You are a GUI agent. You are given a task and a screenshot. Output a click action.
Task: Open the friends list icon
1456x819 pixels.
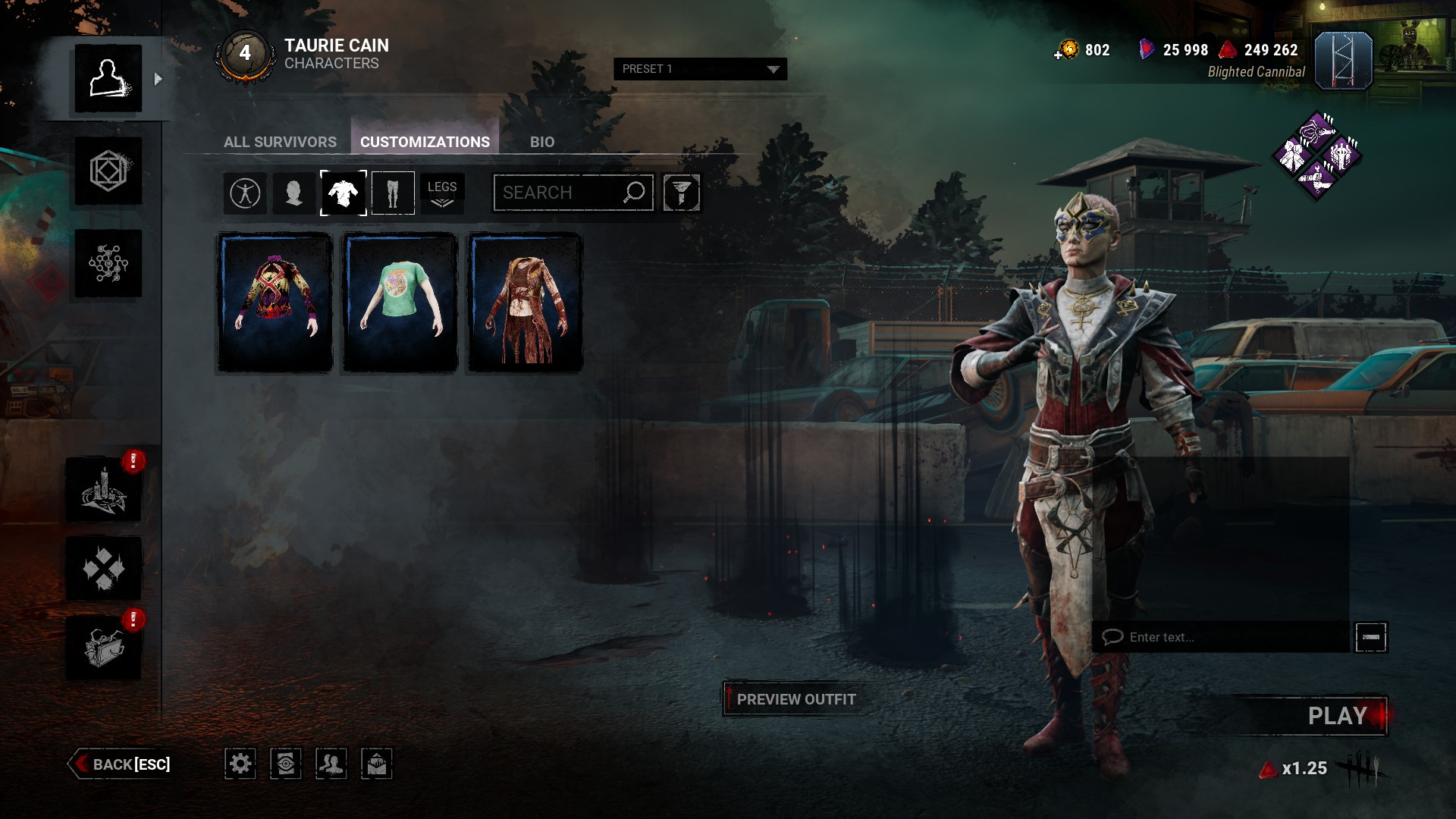click(x=331, y=764)
